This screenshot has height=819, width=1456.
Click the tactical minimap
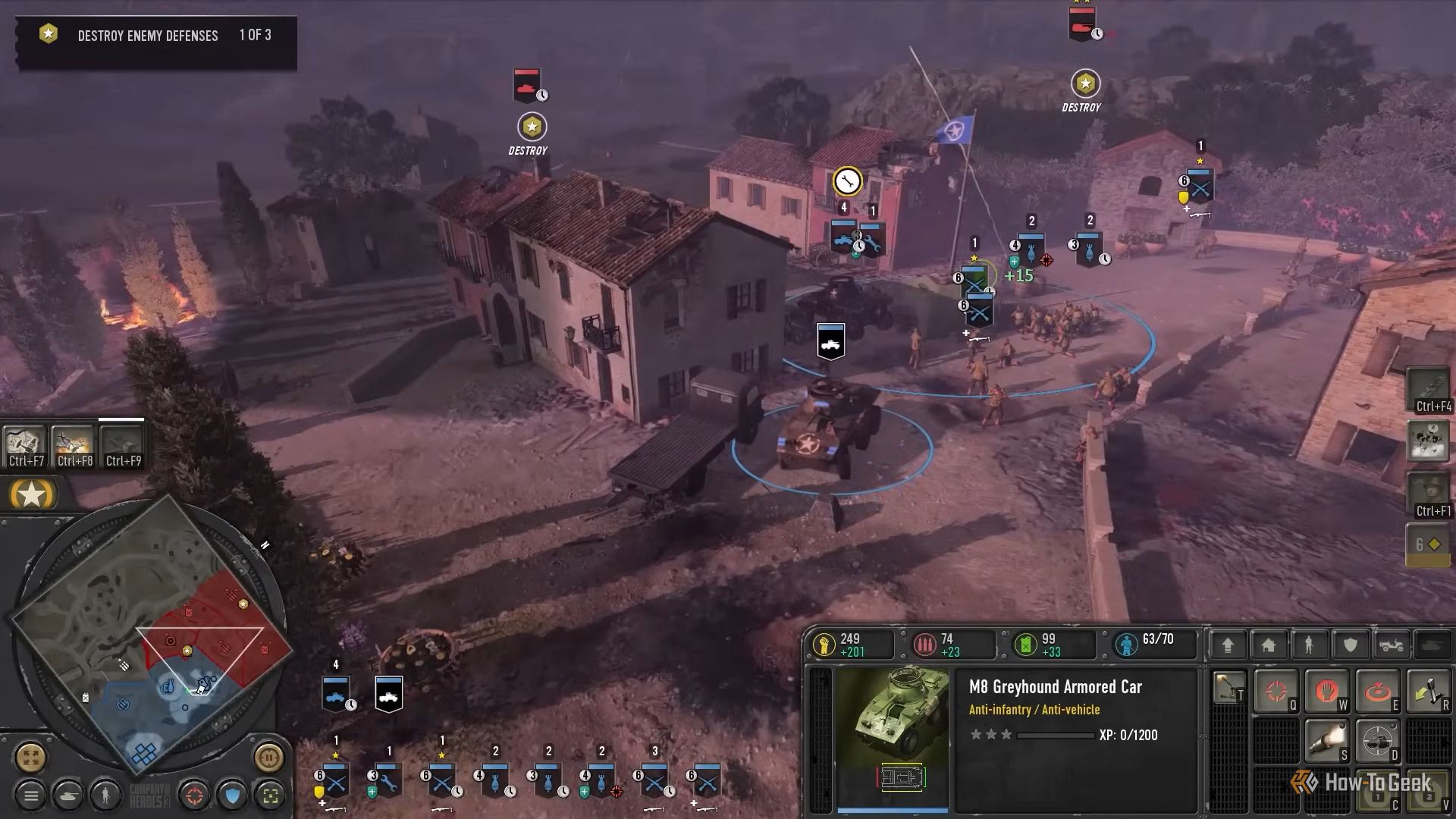pos(152,637)
